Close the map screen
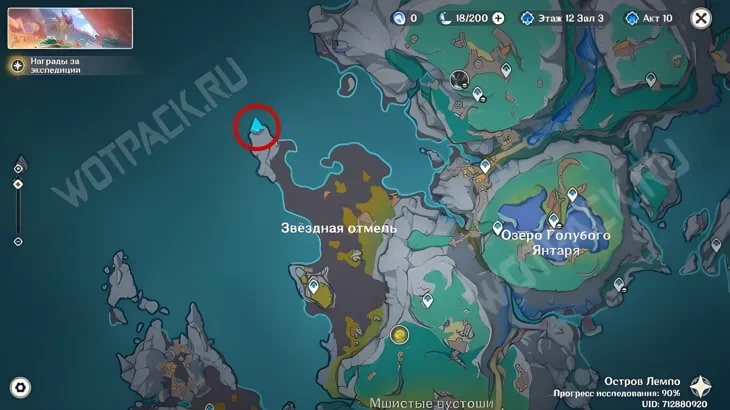This screenshot has height=410, width=730. (x=701, y=18)
